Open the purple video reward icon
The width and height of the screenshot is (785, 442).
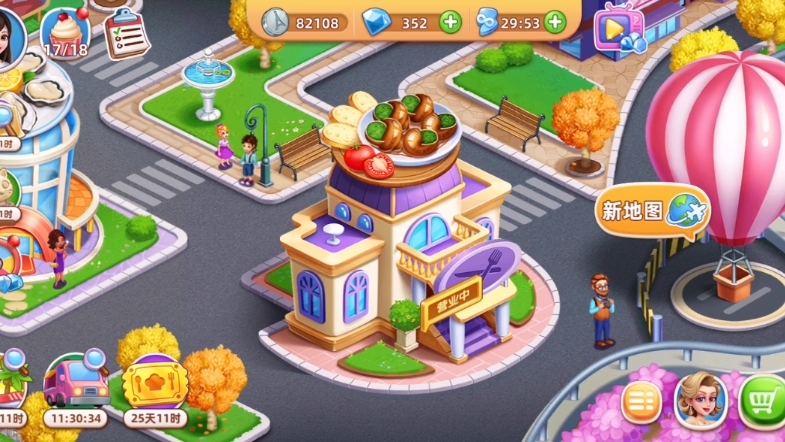[x=616, y=29]
